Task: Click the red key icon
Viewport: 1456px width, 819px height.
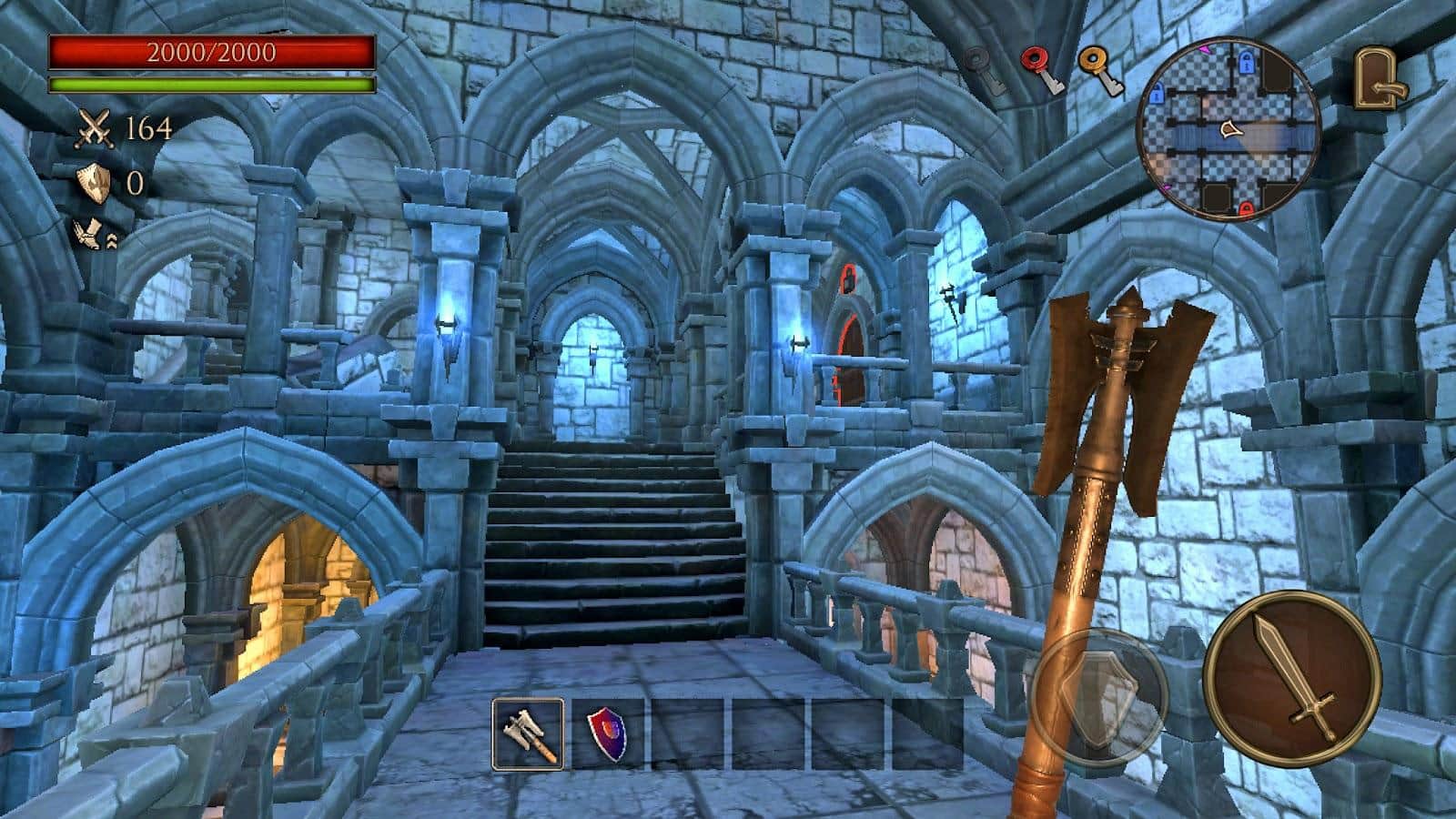Action: coord(1042,71)
